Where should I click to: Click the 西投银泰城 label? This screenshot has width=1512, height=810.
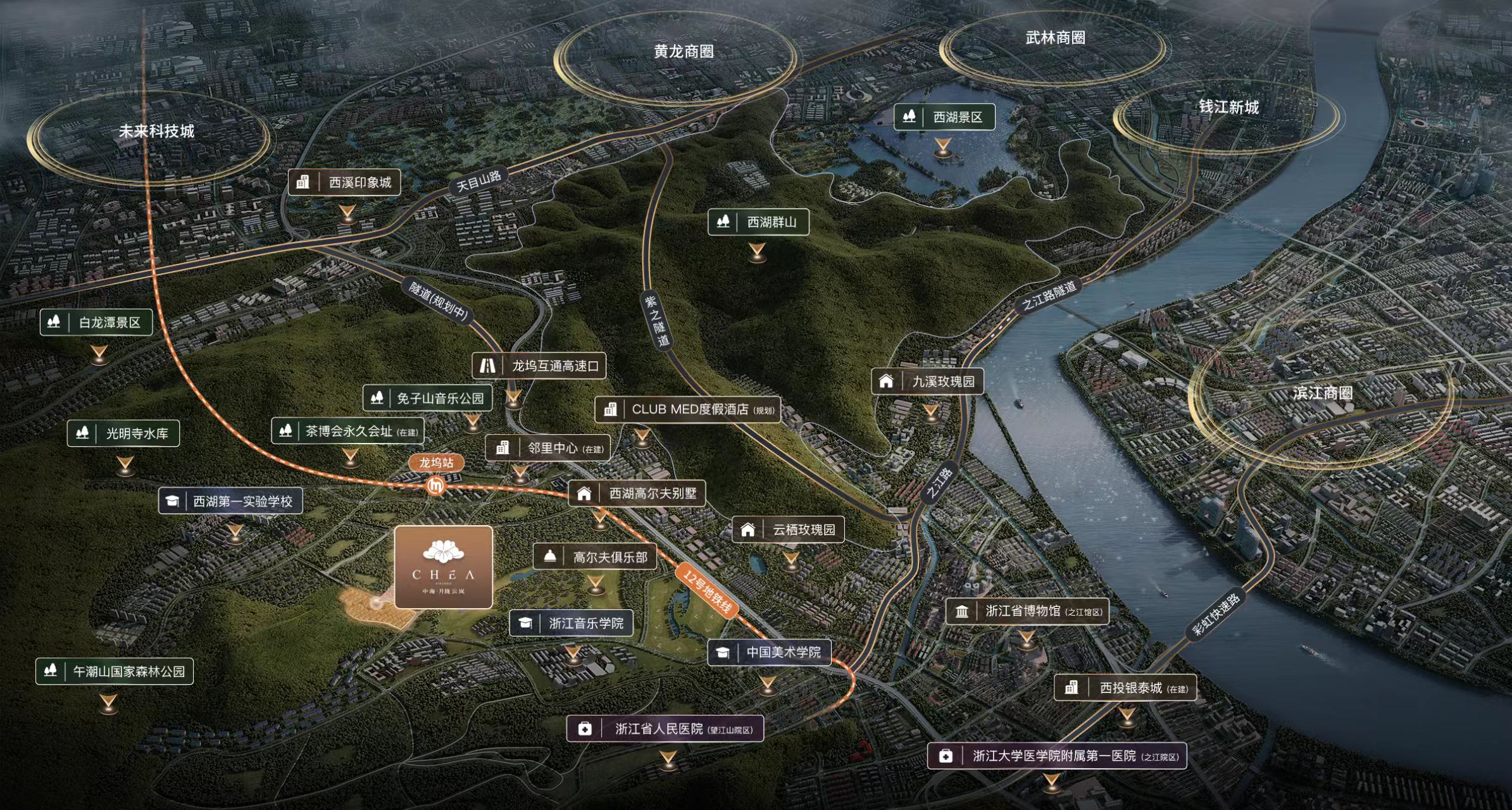pyautogui.click(x=1125, y=688)
